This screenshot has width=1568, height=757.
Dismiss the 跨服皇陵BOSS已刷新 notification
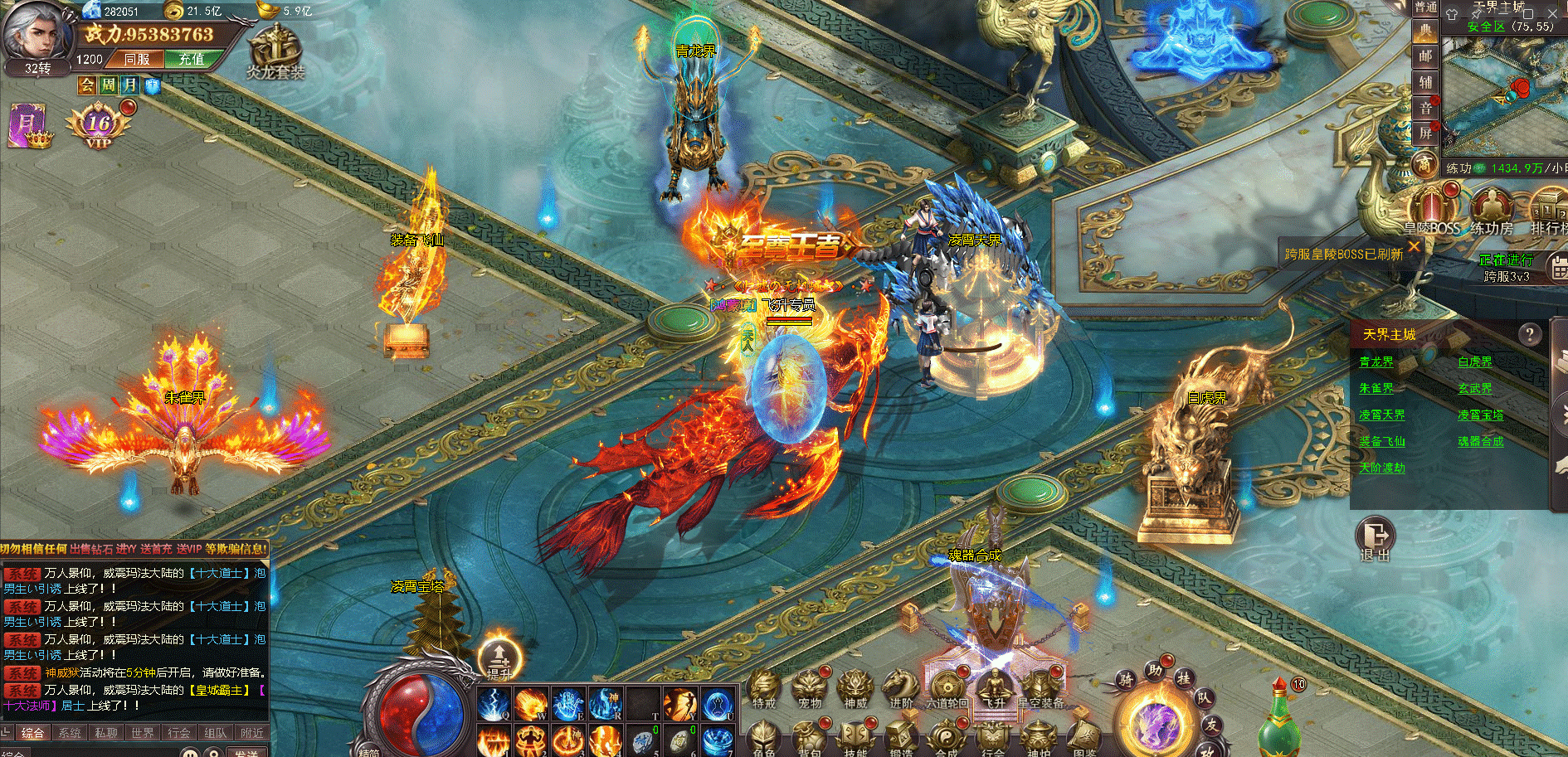(1414, 246)
